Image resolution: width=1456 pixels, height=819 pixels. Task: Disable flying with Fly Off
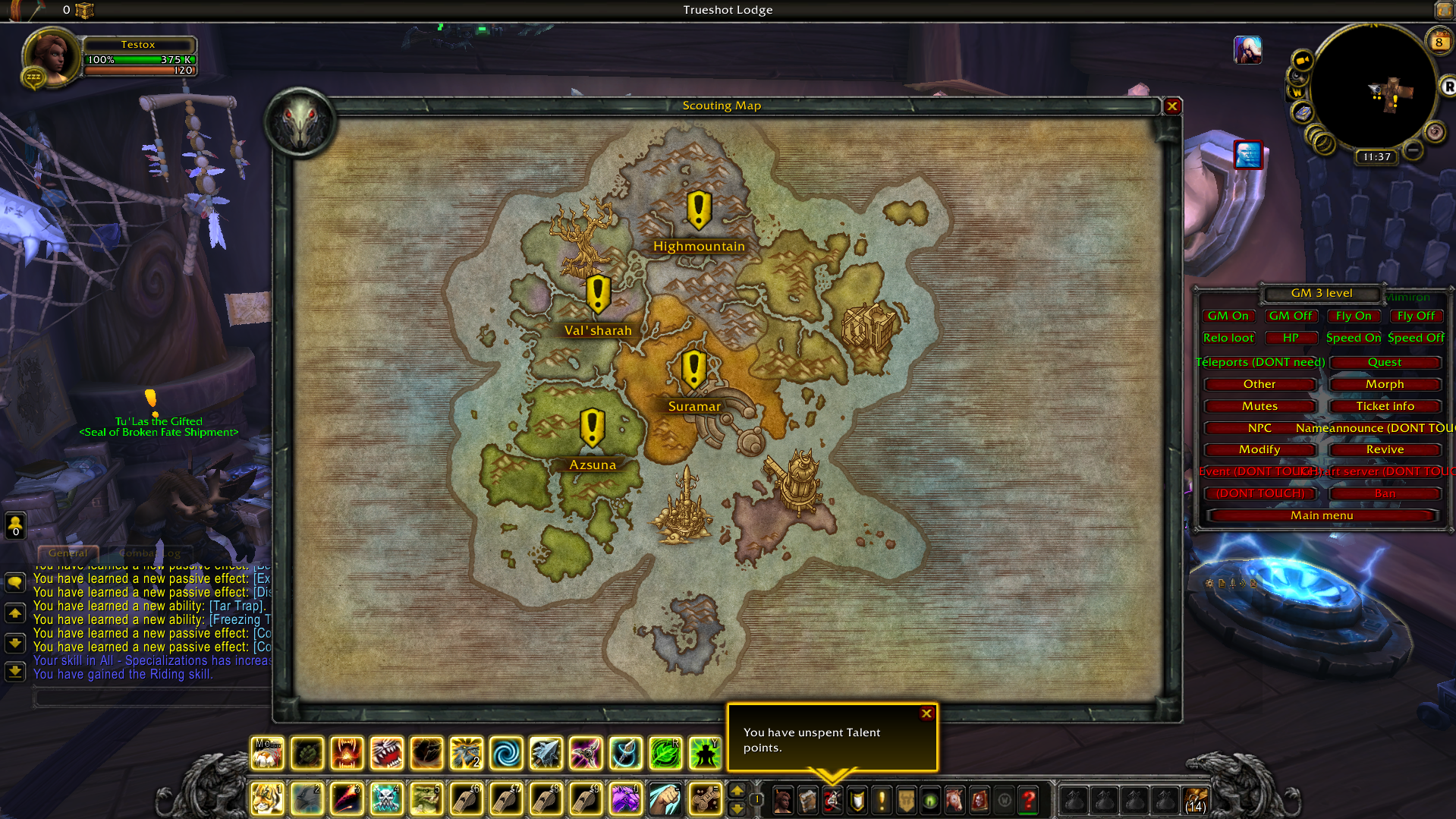[x=1416, y=316]
